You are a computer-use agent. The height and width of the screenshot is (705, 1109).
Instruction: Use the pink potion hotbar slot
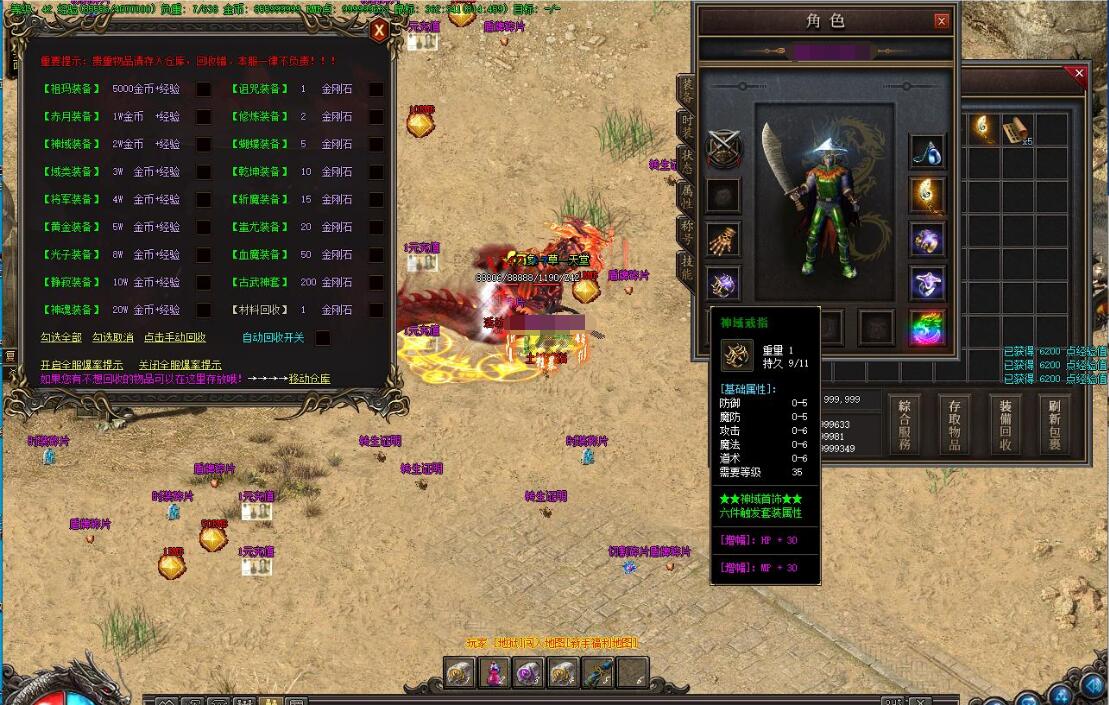[x=494, y=673]
